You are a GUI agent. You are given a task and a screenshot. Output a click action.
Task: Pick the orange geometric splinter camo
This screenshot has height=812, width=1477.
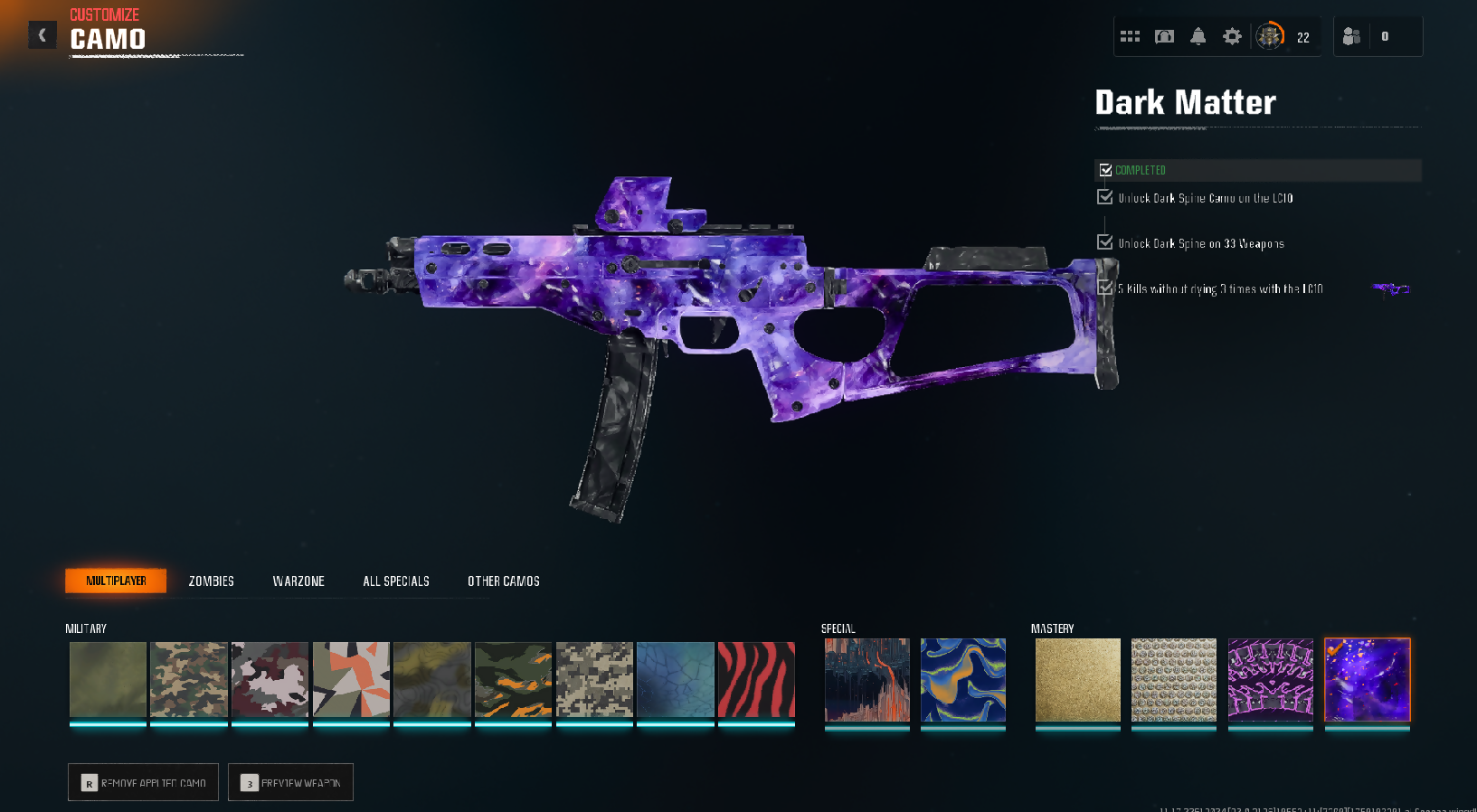coord(351,680)
